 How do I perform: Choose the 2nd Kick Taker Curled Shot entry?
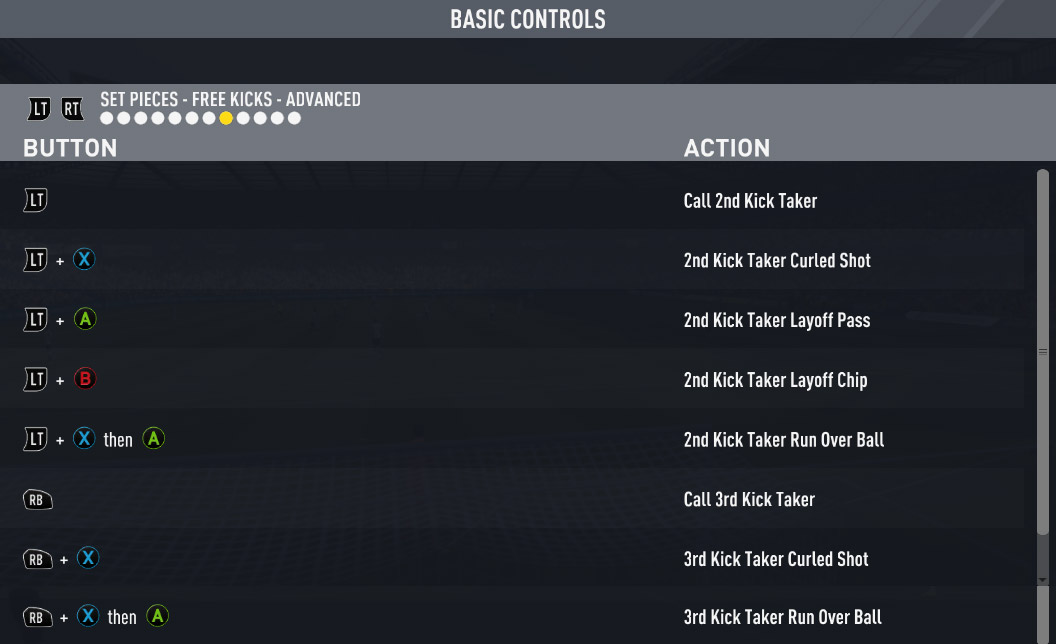point(776,260)
